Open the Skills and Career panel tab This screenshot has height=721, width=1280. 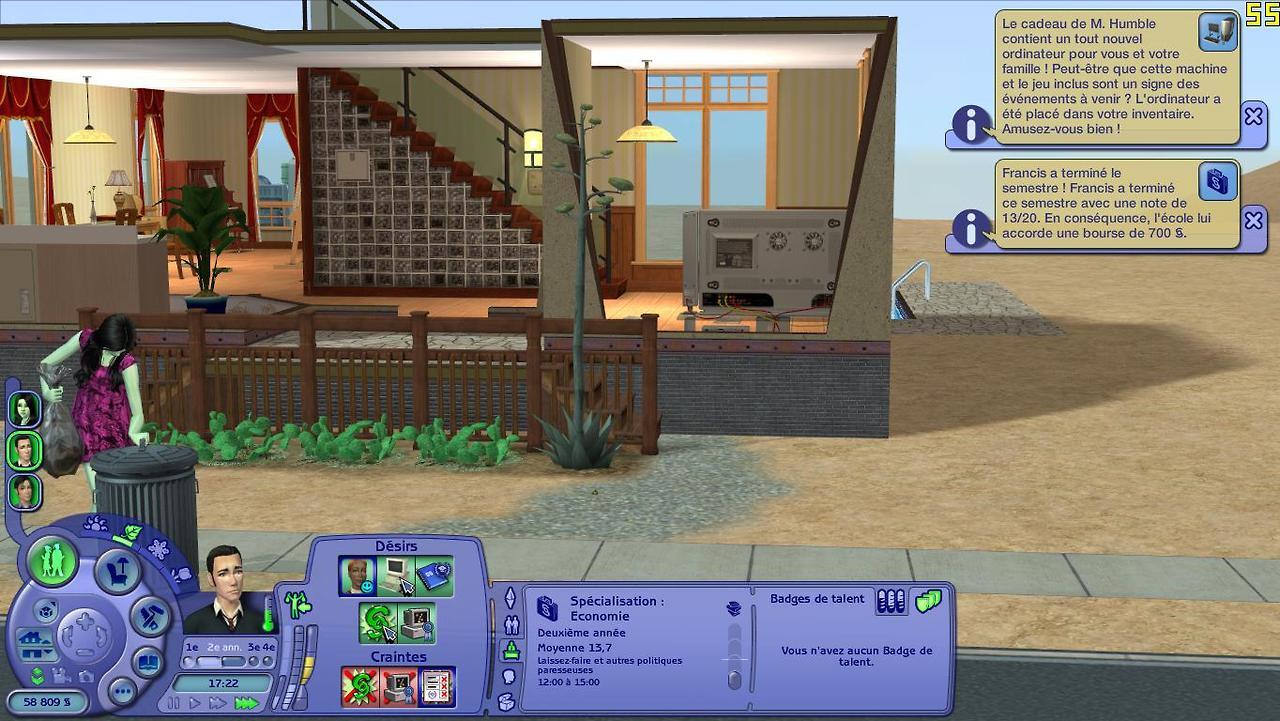511,651
